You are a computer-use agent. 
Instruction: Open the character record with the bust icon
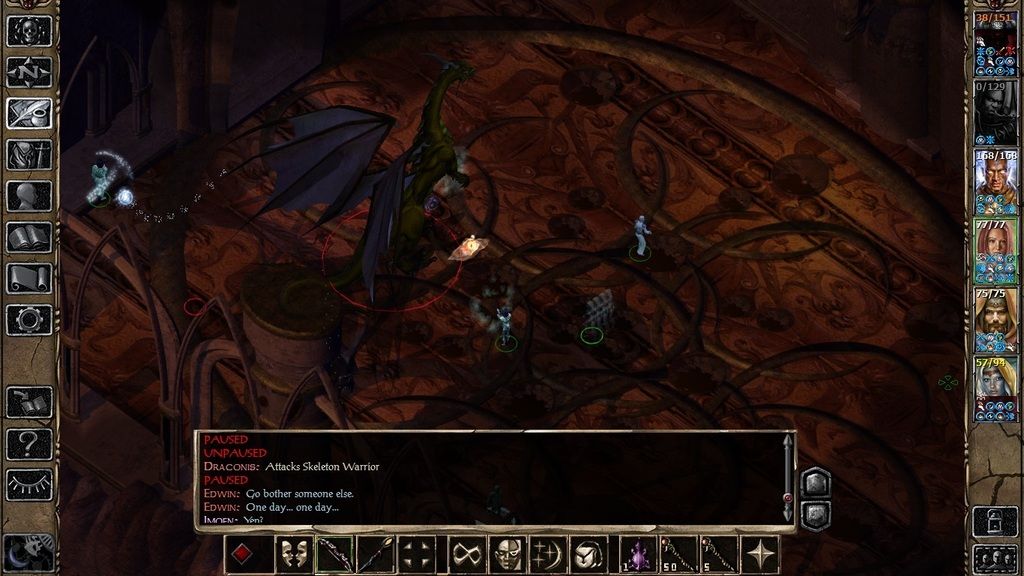click(29, 196)
